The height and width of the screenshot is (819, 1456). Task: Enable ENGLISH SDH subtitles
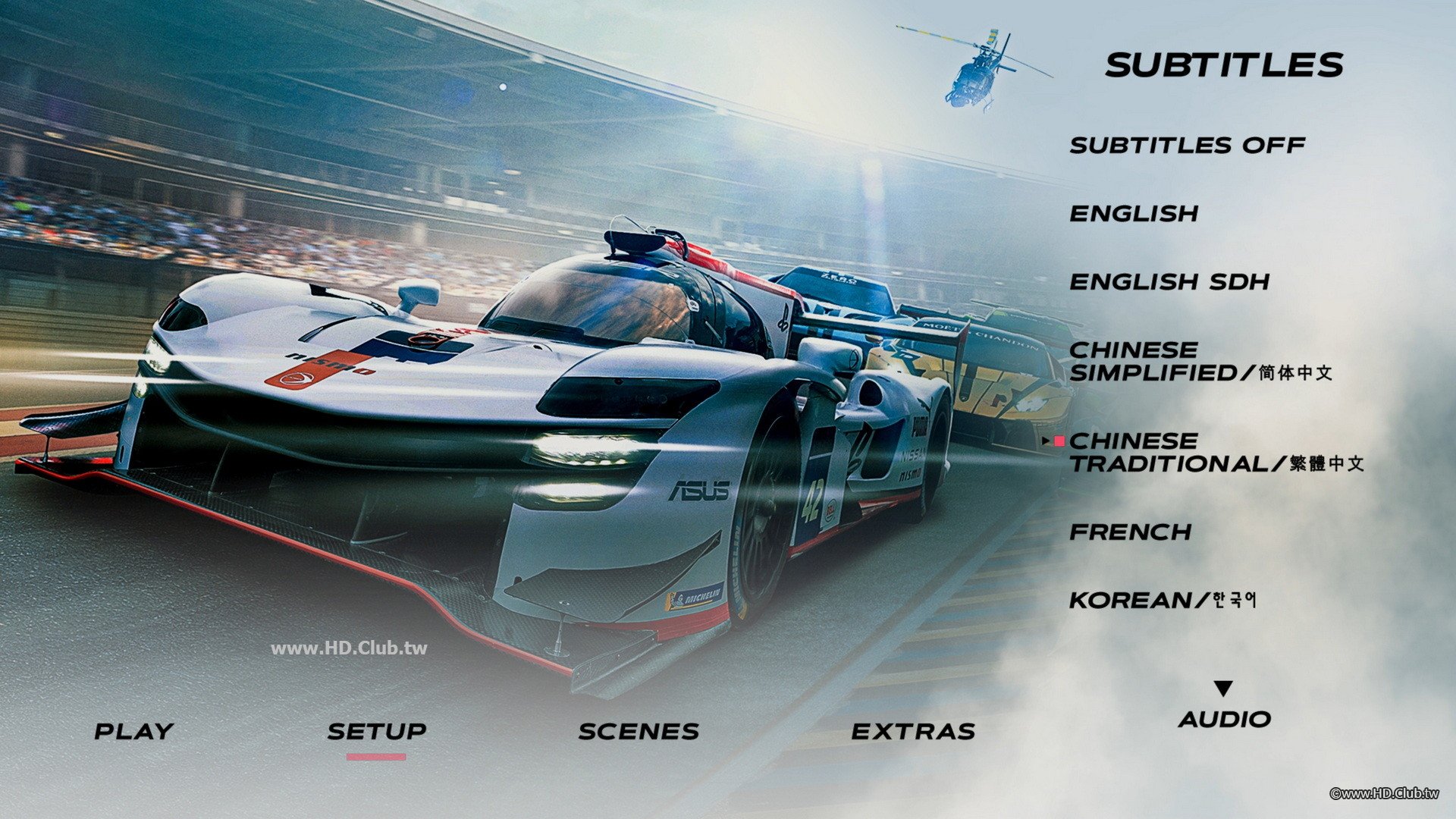point(1168,282)
